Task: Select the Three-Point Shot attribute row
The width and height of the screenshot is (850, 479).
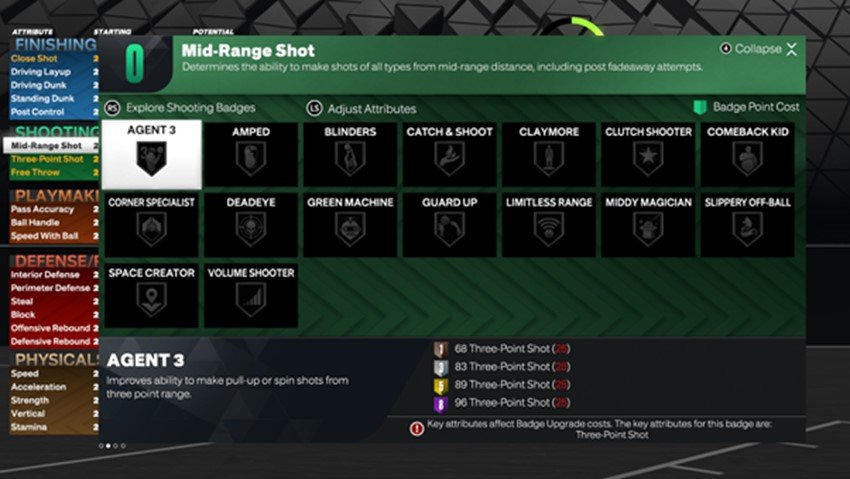Action: click(x=50, y=158)
